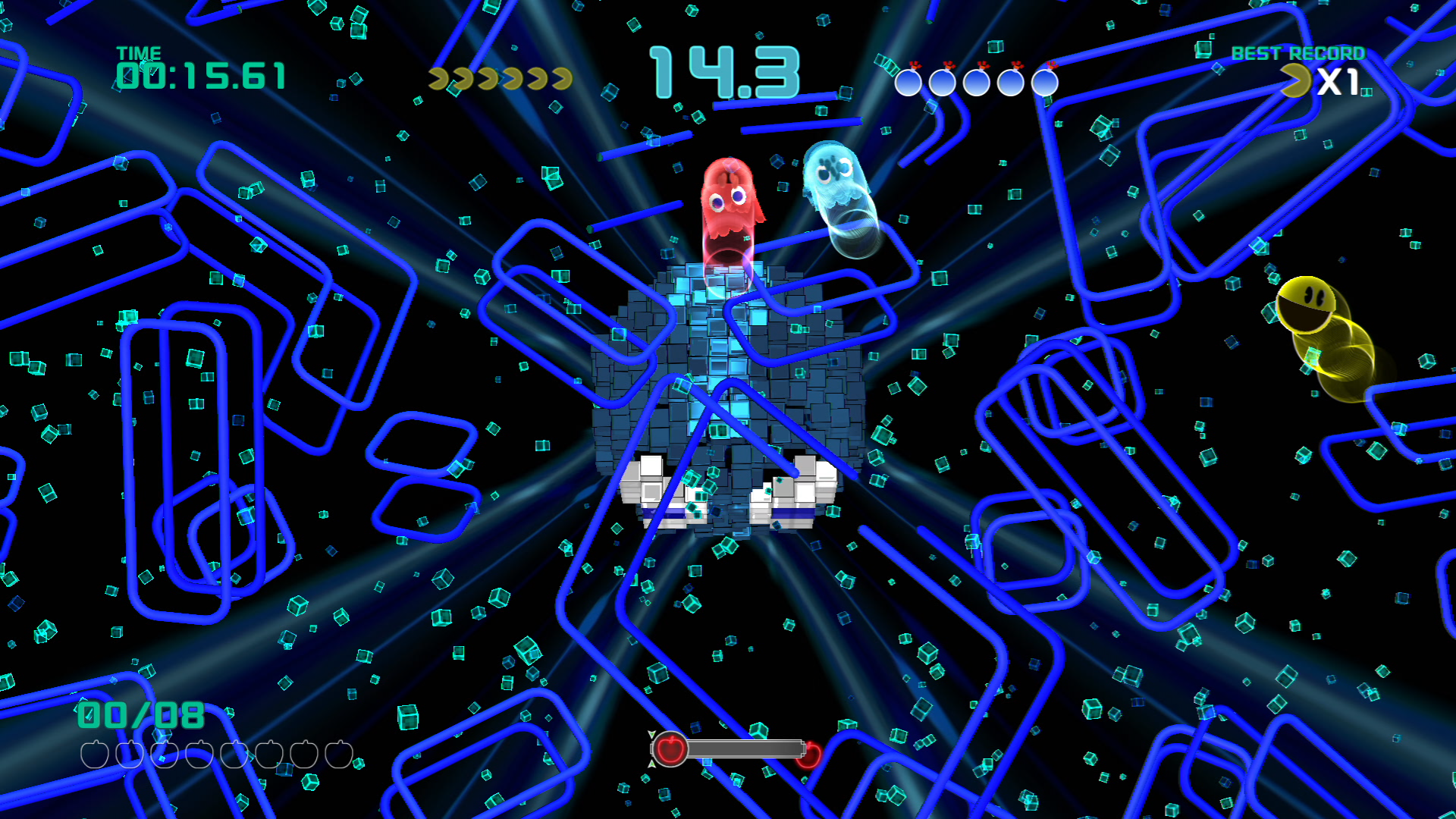
Task: Click the first apple outline icon
Action: point(93,755)
